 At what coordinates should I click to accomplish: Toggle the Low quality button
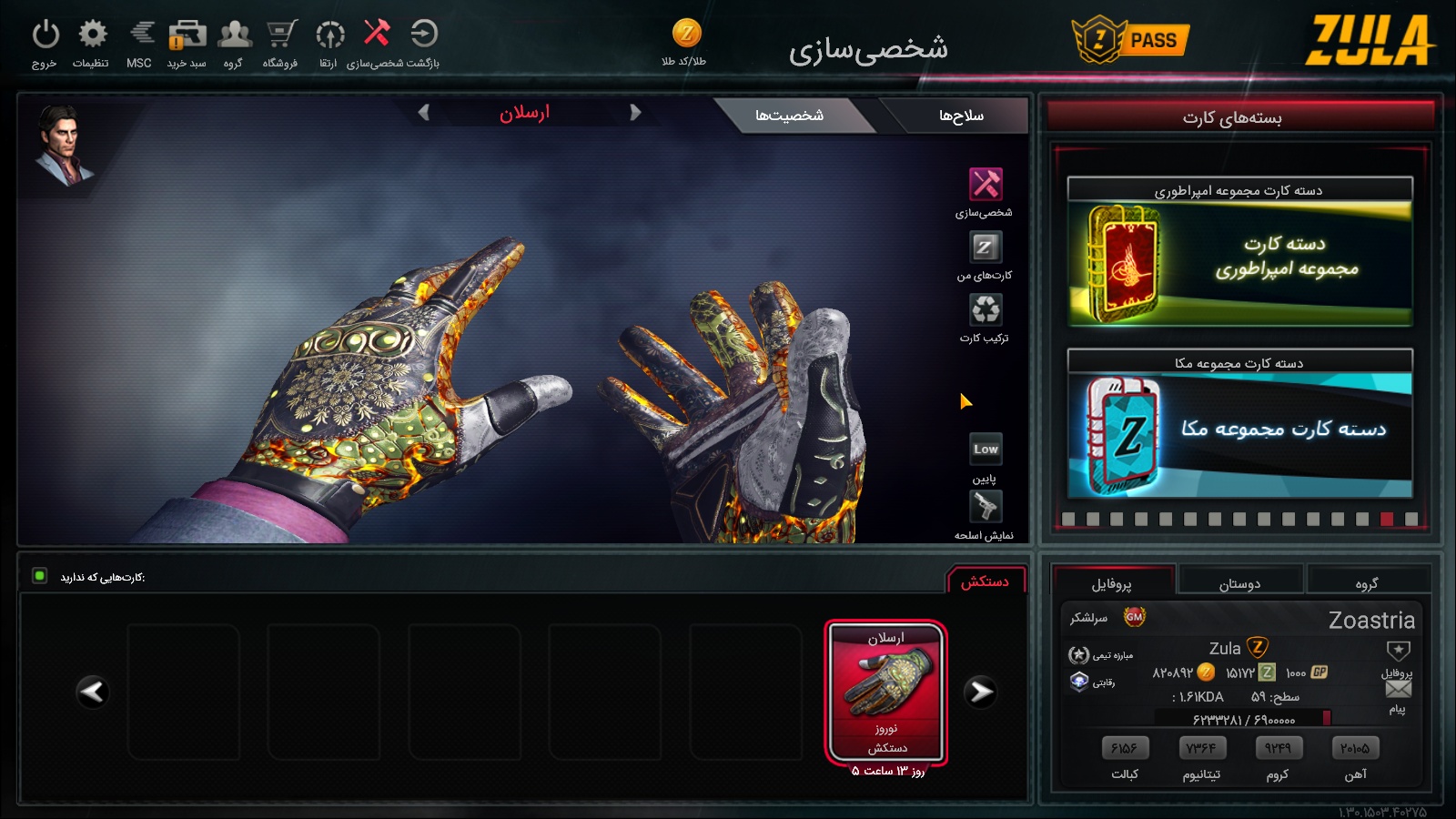[986, 449]
